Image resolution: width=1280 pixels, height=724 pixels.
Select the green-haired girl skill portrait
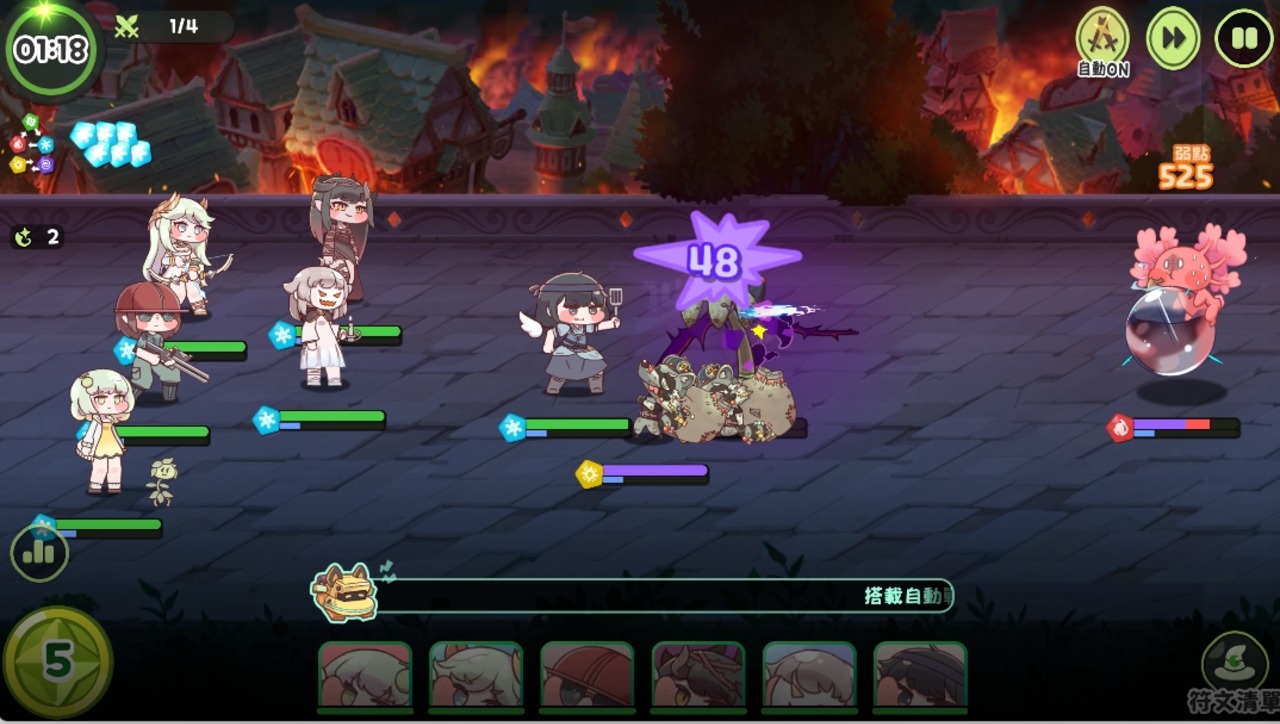(x=365, y=677)
